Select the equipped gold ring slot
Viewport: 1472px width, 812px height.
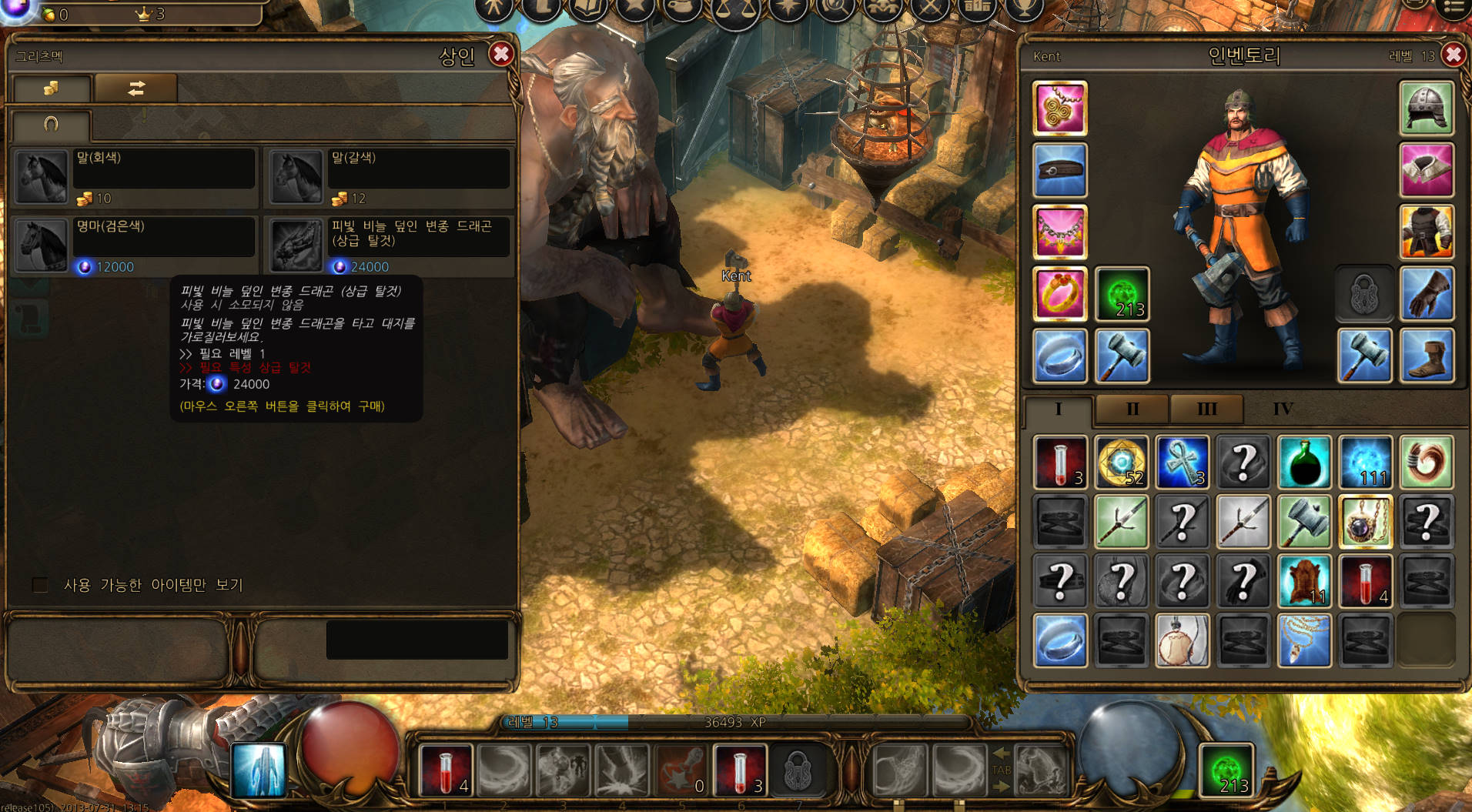click(1059, 293)
